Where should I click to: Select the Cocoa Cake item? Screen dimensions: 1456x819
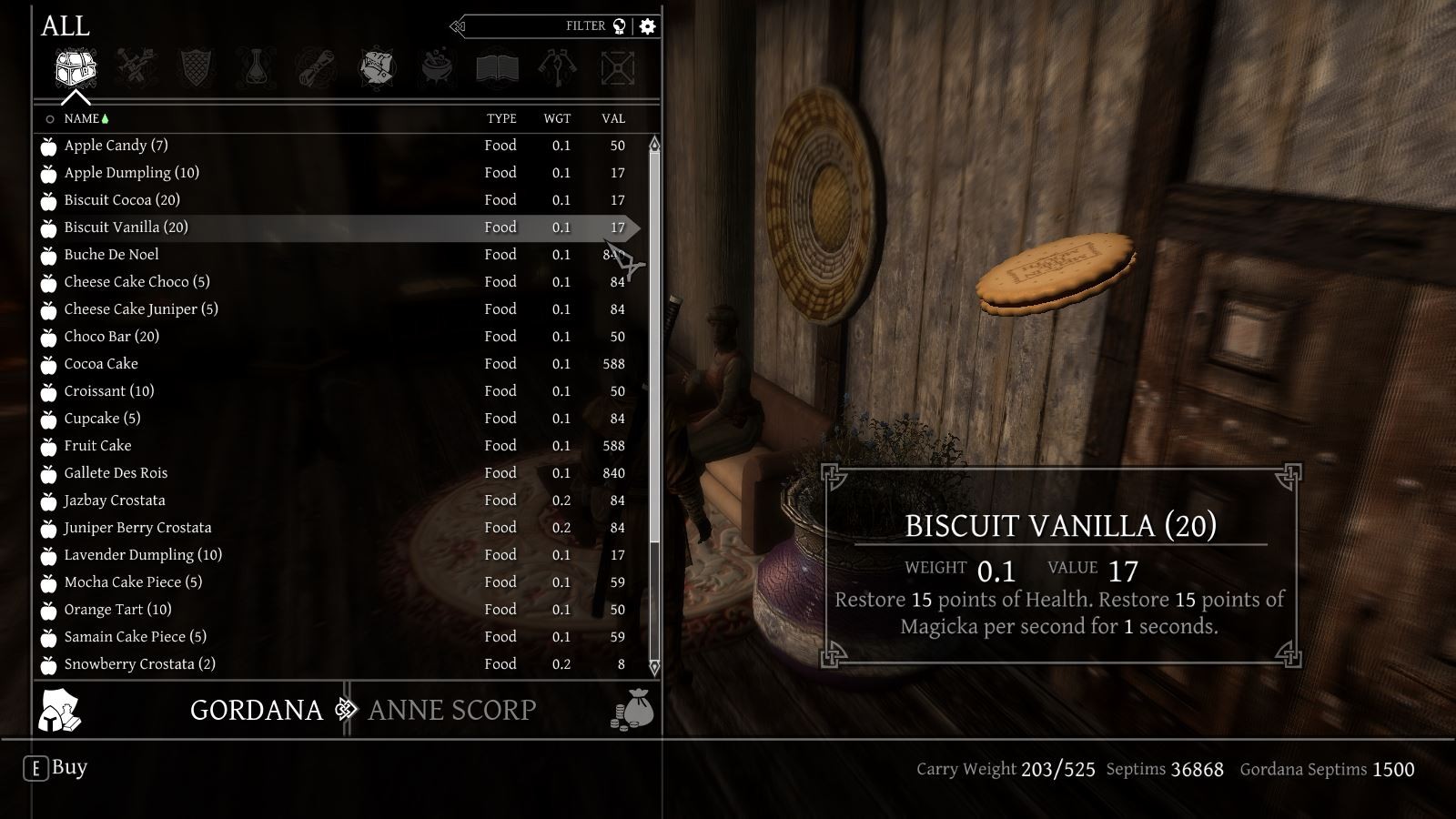[101, 364]
